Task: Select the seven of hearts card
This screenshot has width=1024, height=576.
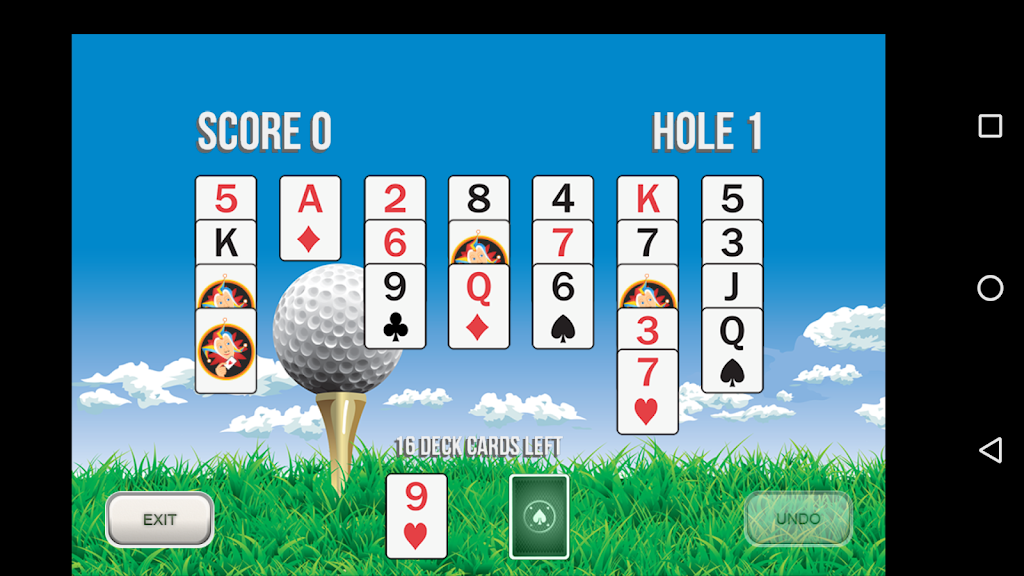Action: 647,391
